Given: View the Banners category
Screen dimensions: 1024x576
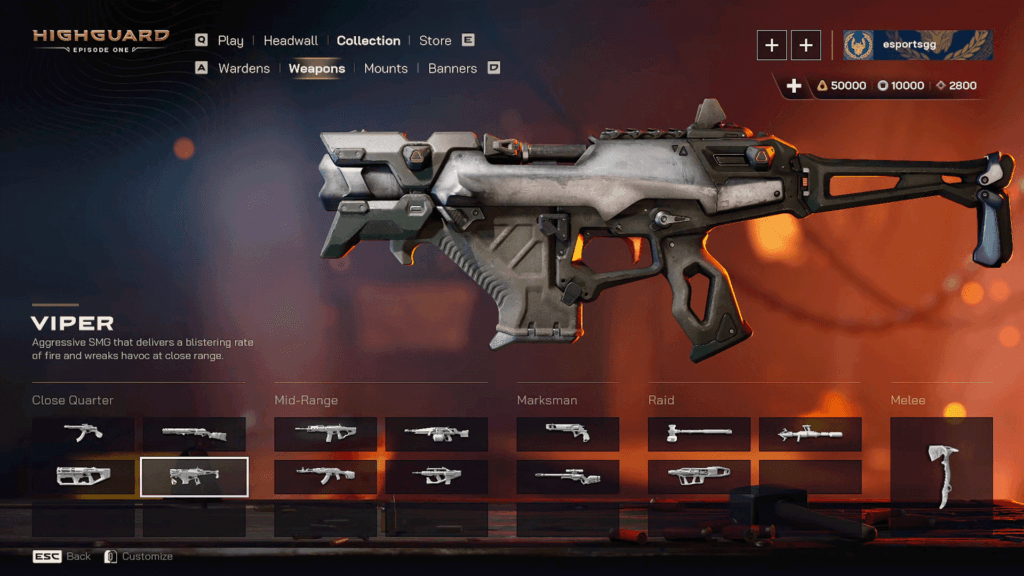Looking at the screenshot, I should click(452, 69).
